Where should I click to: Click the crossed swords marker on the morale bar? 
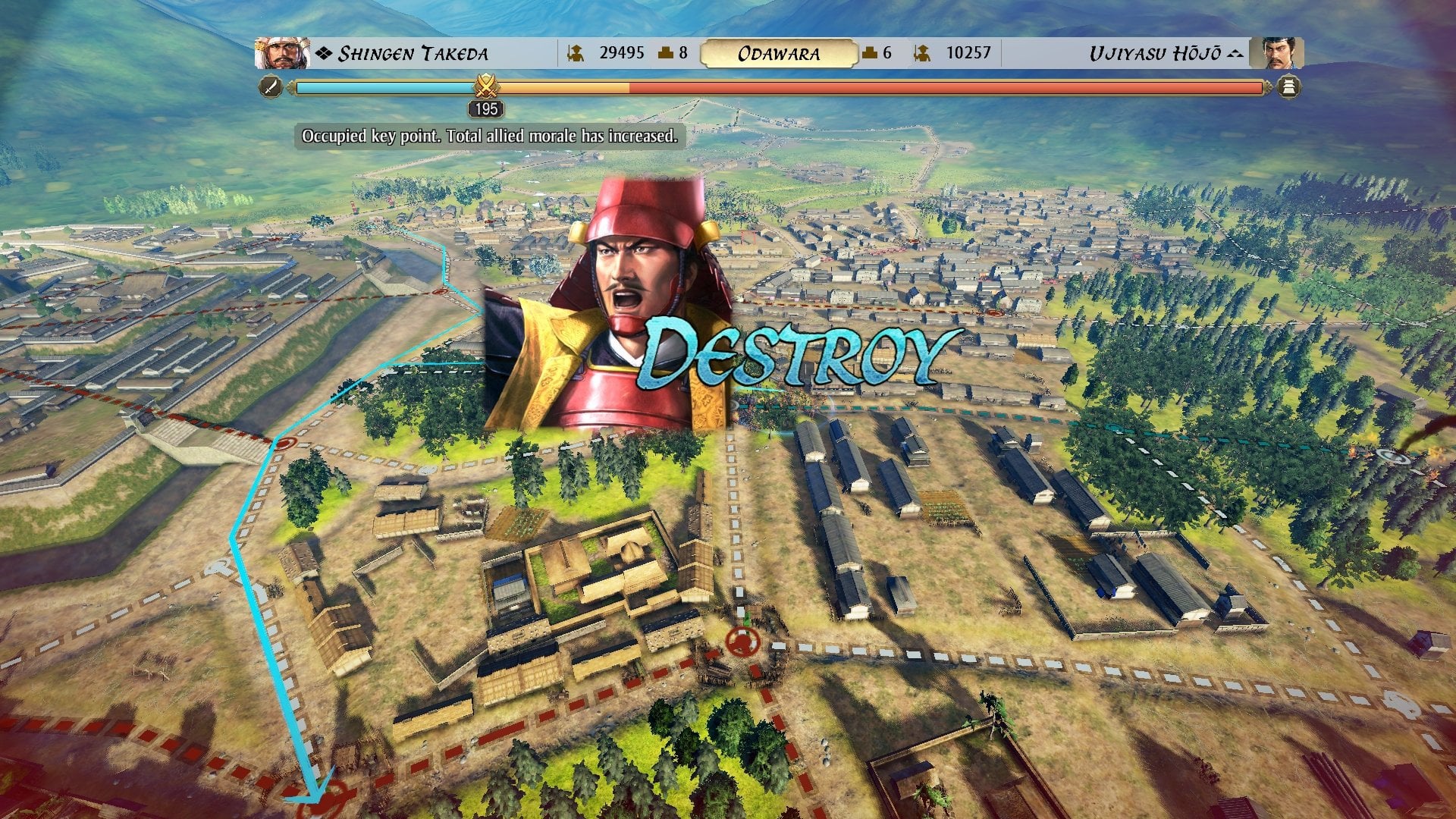[x=485, y=86]
